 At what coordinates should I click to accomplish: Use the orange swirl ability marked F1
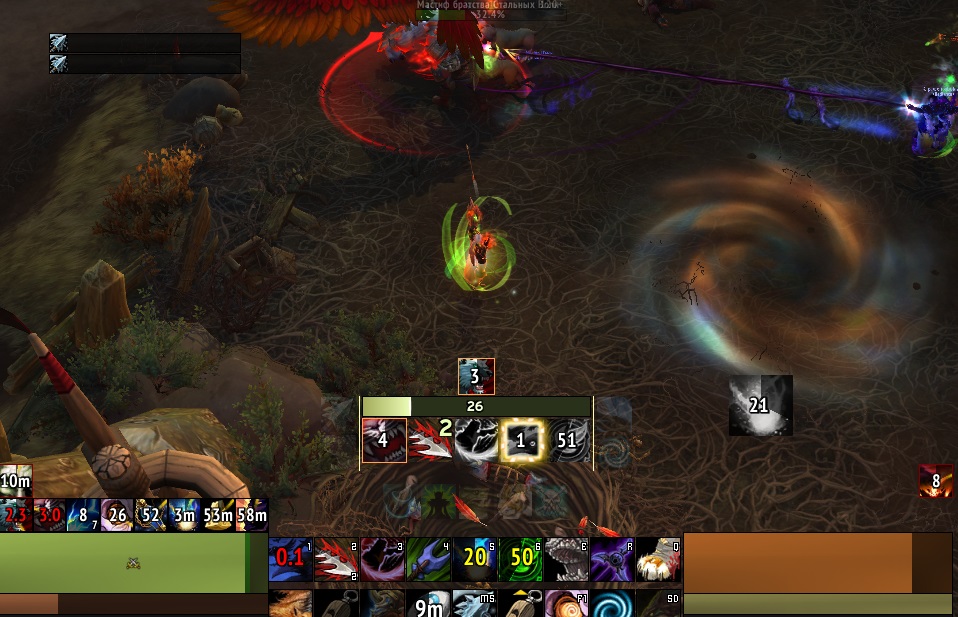(566, 604)
